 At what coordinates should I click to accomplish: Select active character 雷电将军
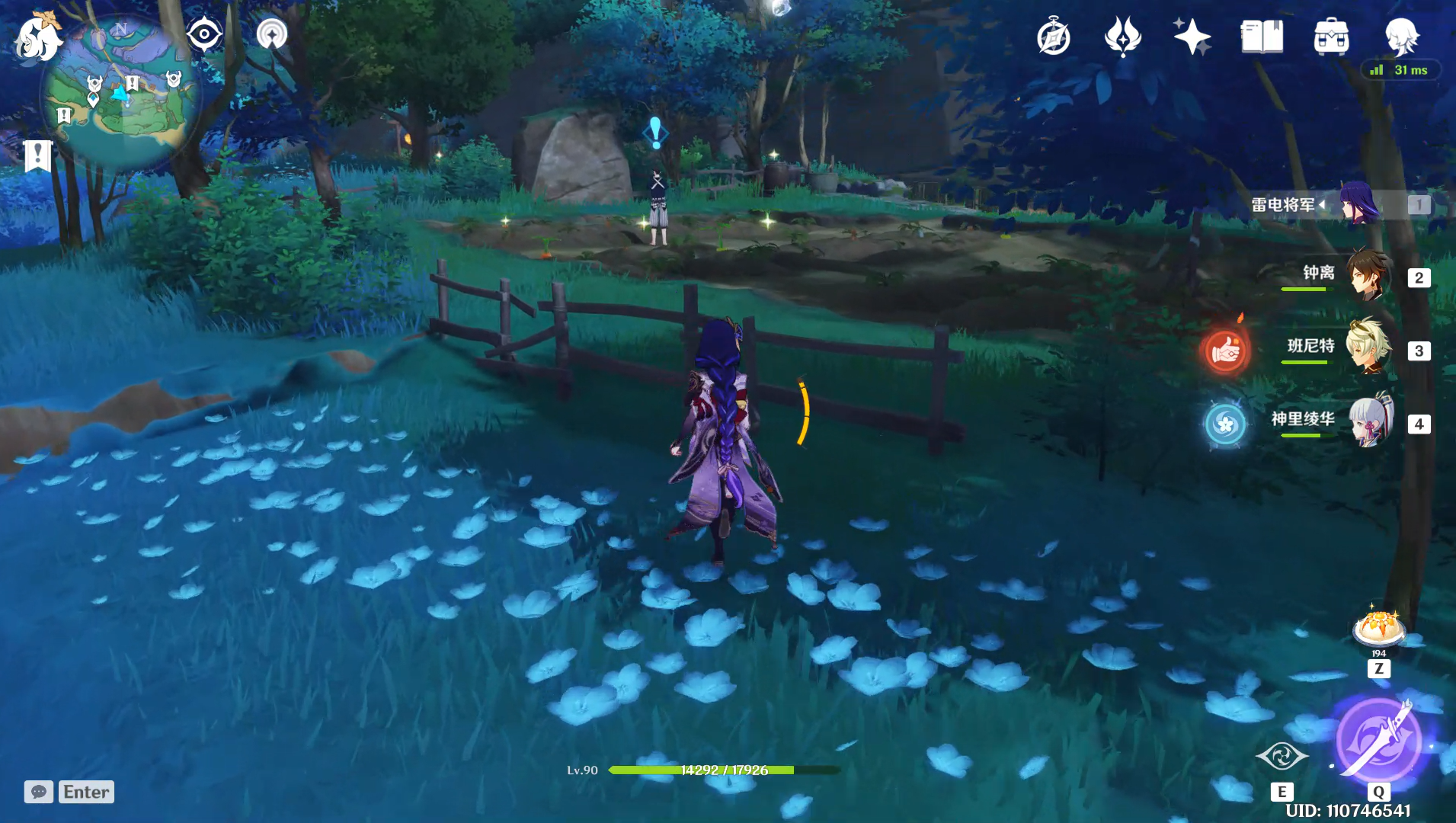[1358, 204]
